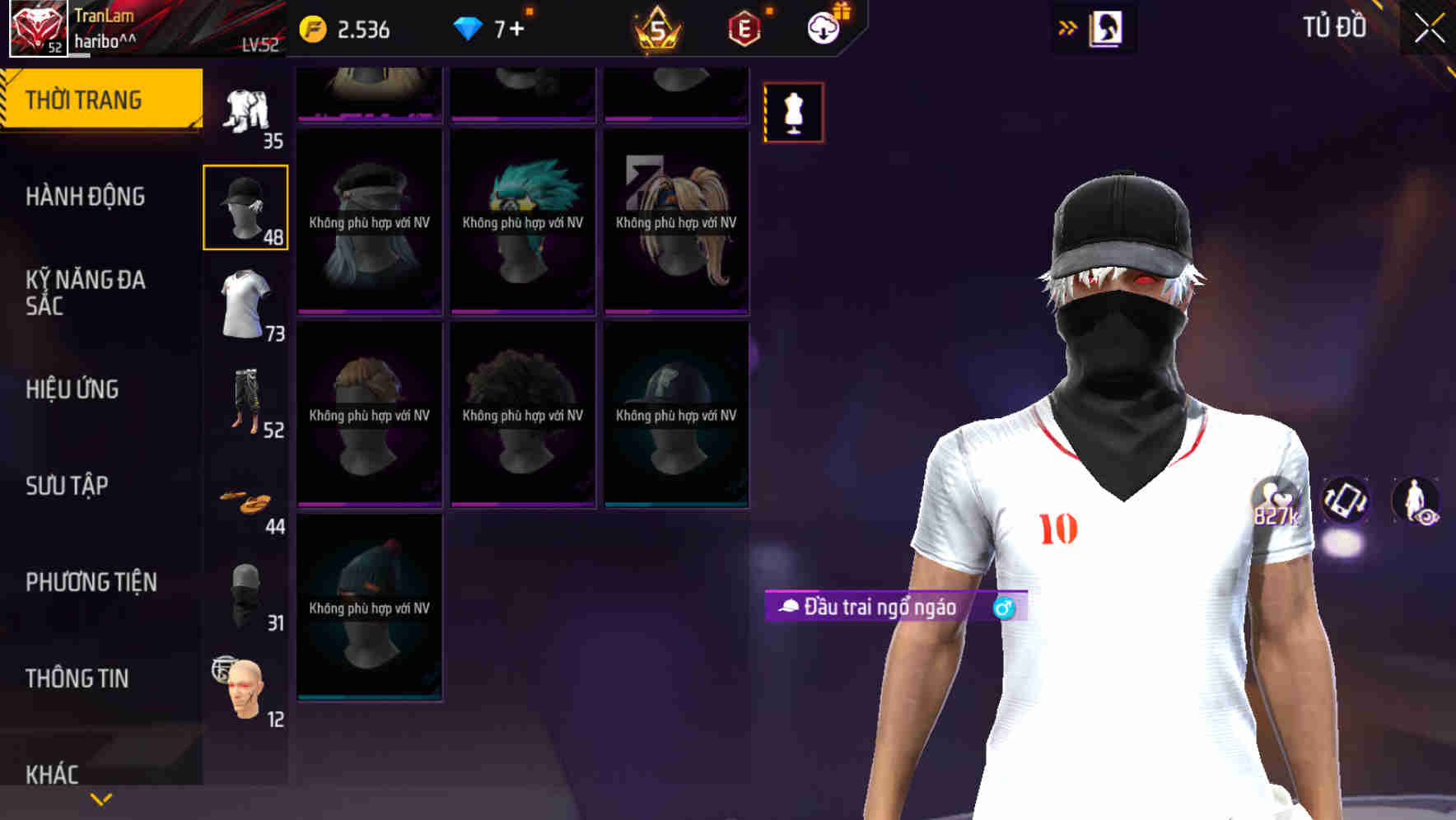Screen dimensions: 1456x820
Task: Select the SƯU TẬP menu item
Action: (x=68, y=486)
